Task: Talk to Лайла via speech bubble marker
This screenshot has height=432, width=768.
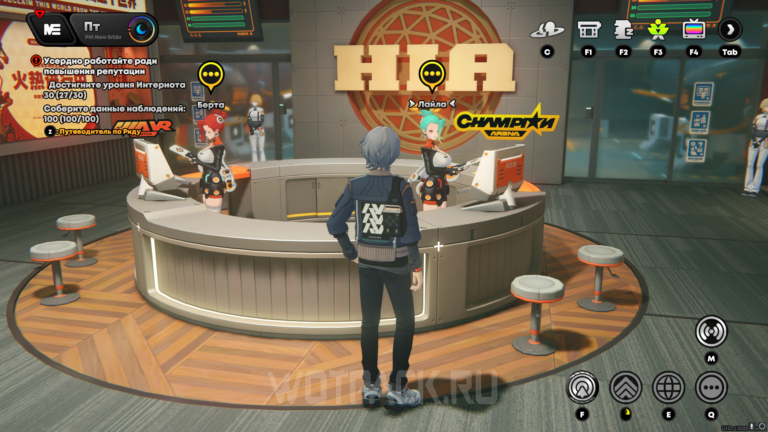Action: coord(431,73)
